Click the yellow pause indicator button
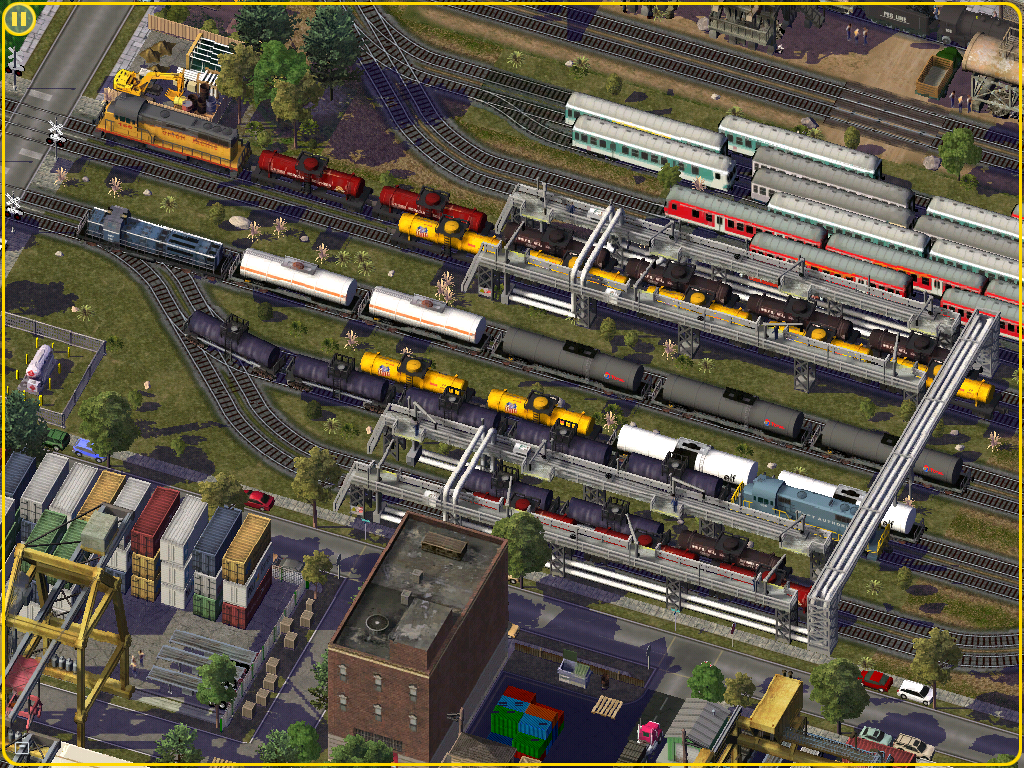The width and height of the screenshot is (1024, 768). tap(20, 18)
